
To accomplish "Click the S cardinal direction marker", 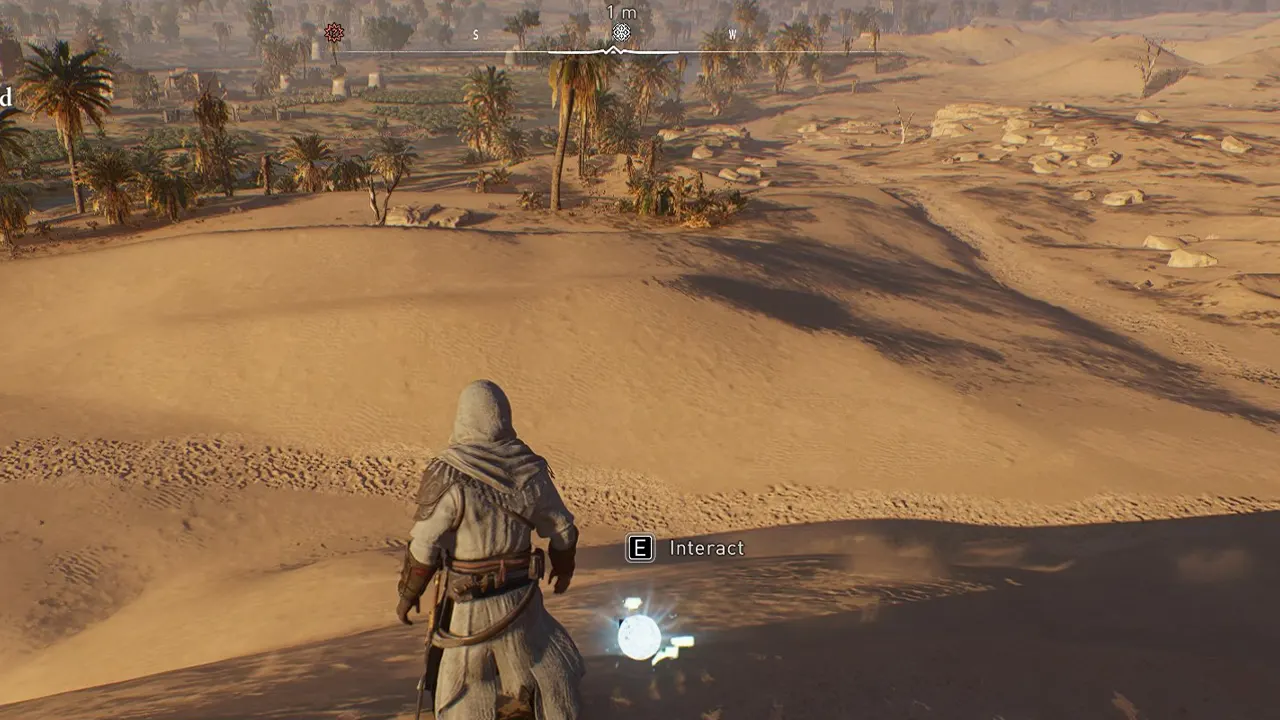I will (475, 35).
